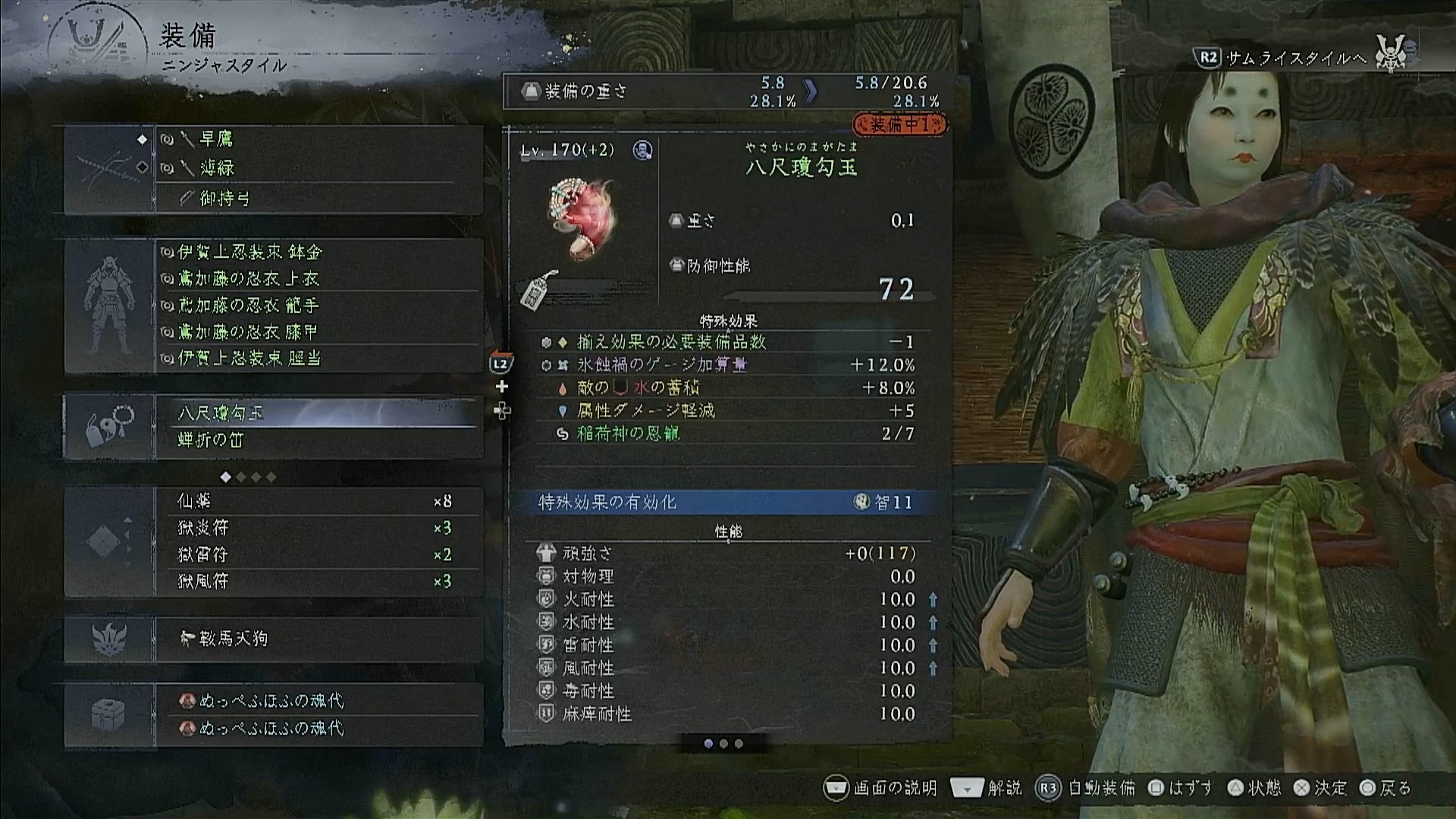The height and width of the screenshot is (819, 1456).
Task: Select the 鳶加藤の忍衣 上衣 chest armor
Action: click(x=318, y=279)
